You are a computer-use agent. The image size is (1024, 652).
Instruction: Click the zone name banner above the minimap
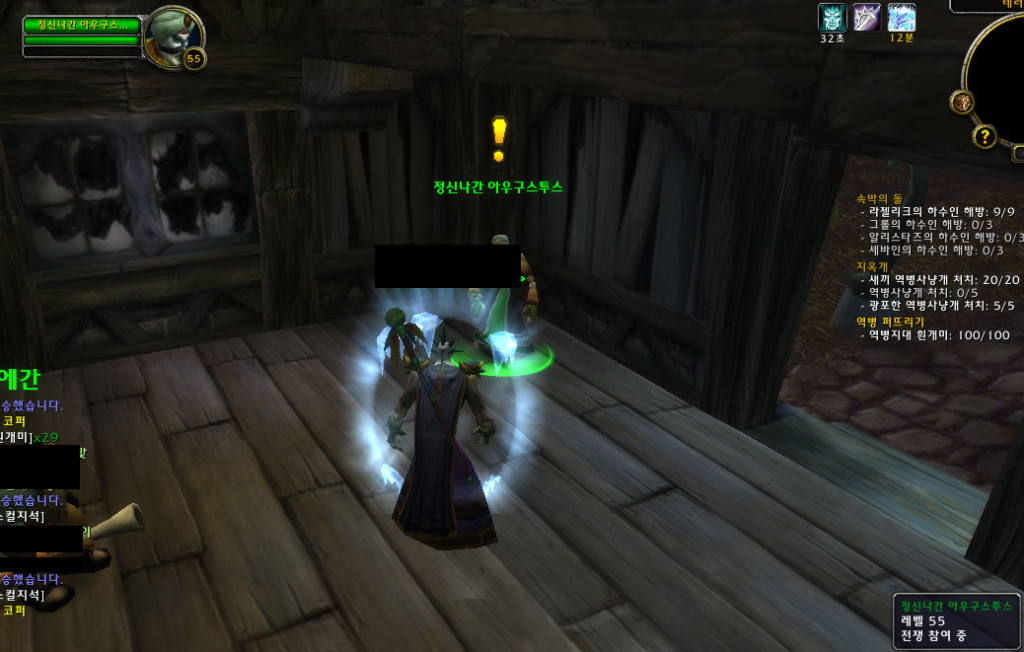pyautogui.click(x=988, y=5)
